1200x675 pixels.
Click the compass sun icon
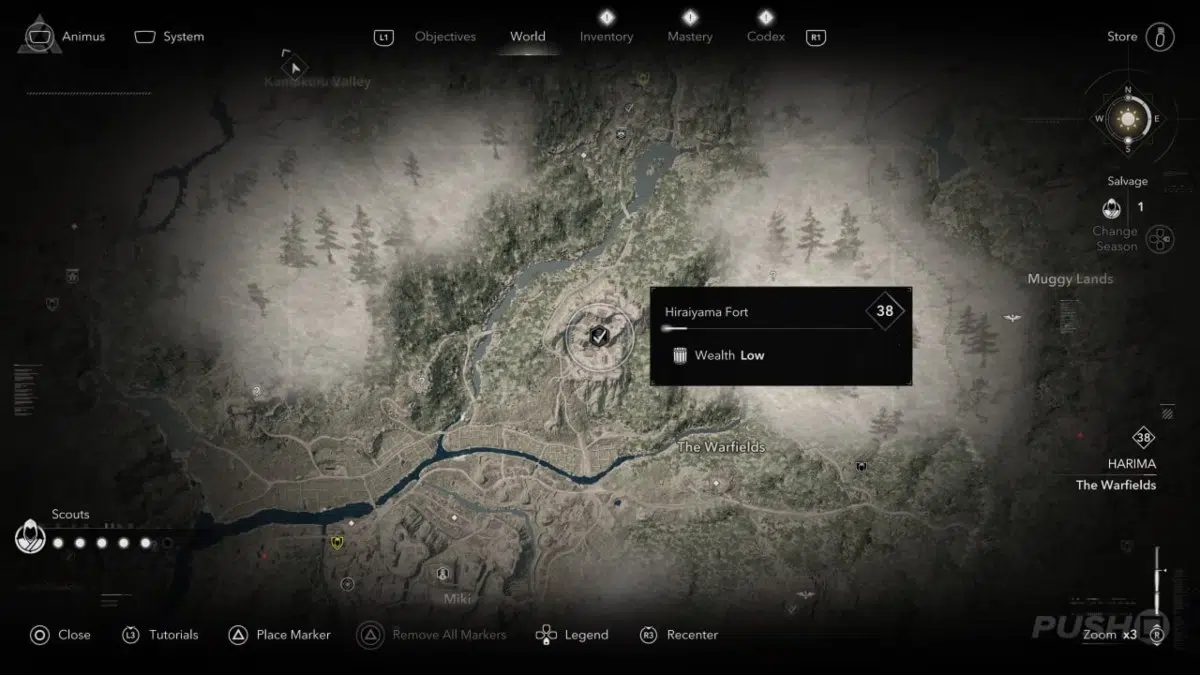1128,119
